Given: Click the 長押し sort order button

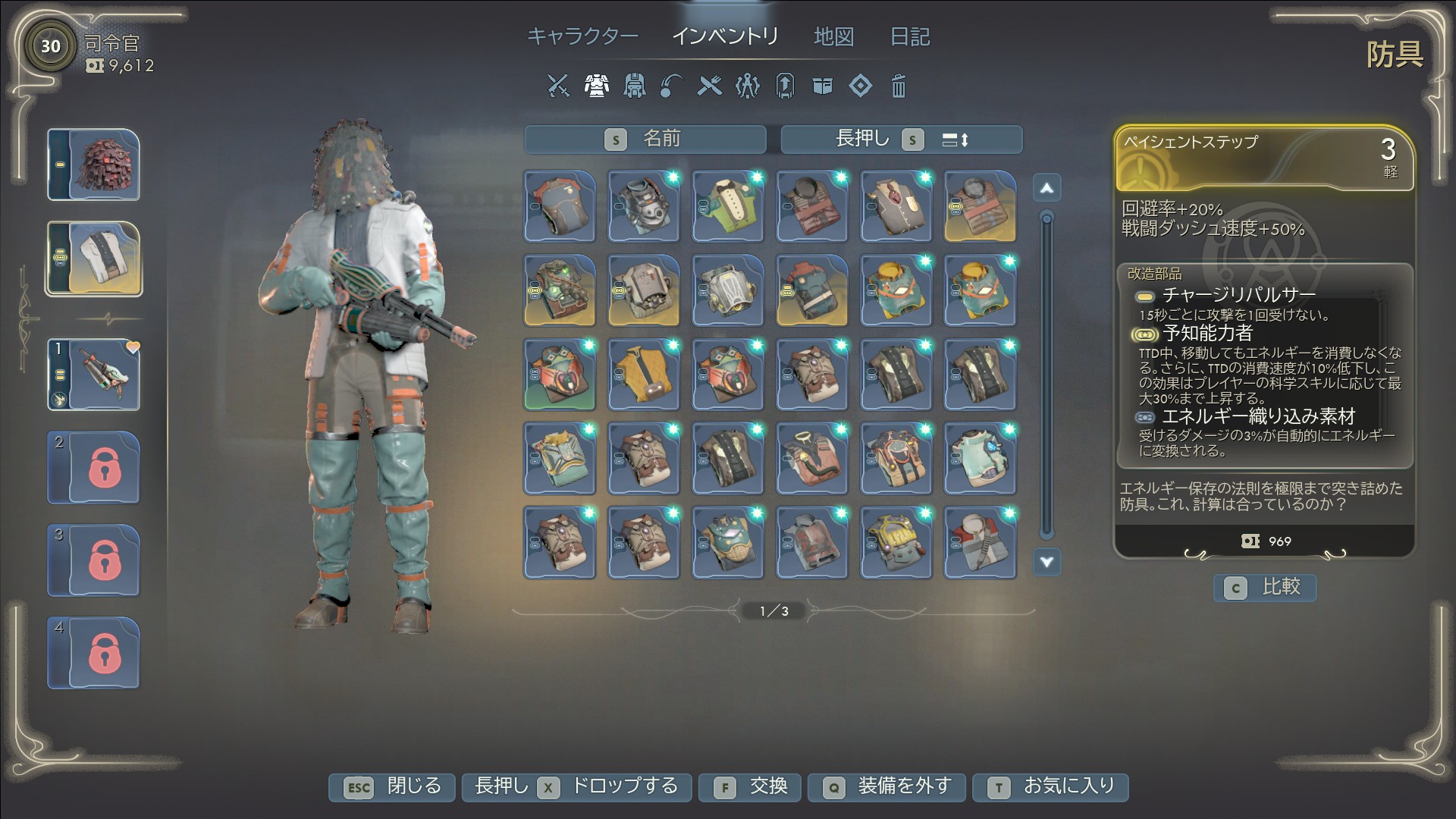Looking at the screenshot, I should point(901,140).
